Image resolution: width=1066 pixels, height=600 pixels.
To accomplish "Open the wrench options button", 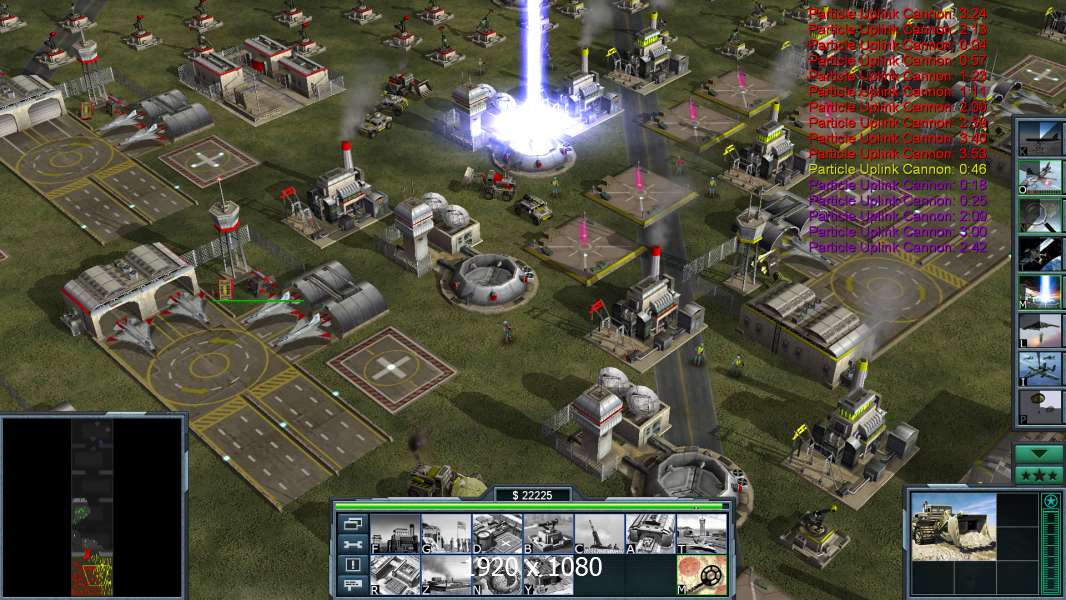I will pos(352,544).
